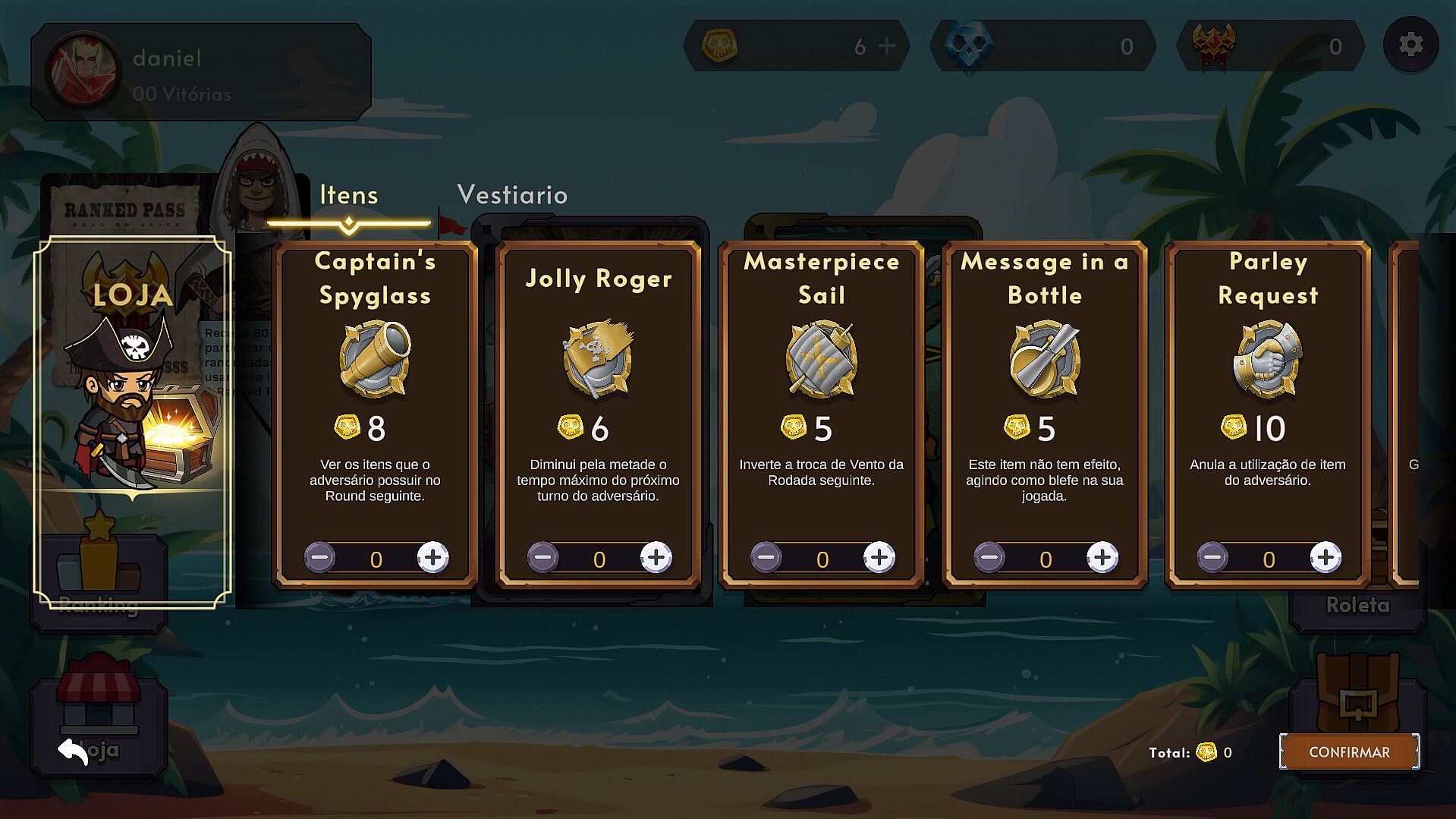1456x819 pixels.
Task: Open settings via the gear icon
Action: click(x=1410, y=45)
